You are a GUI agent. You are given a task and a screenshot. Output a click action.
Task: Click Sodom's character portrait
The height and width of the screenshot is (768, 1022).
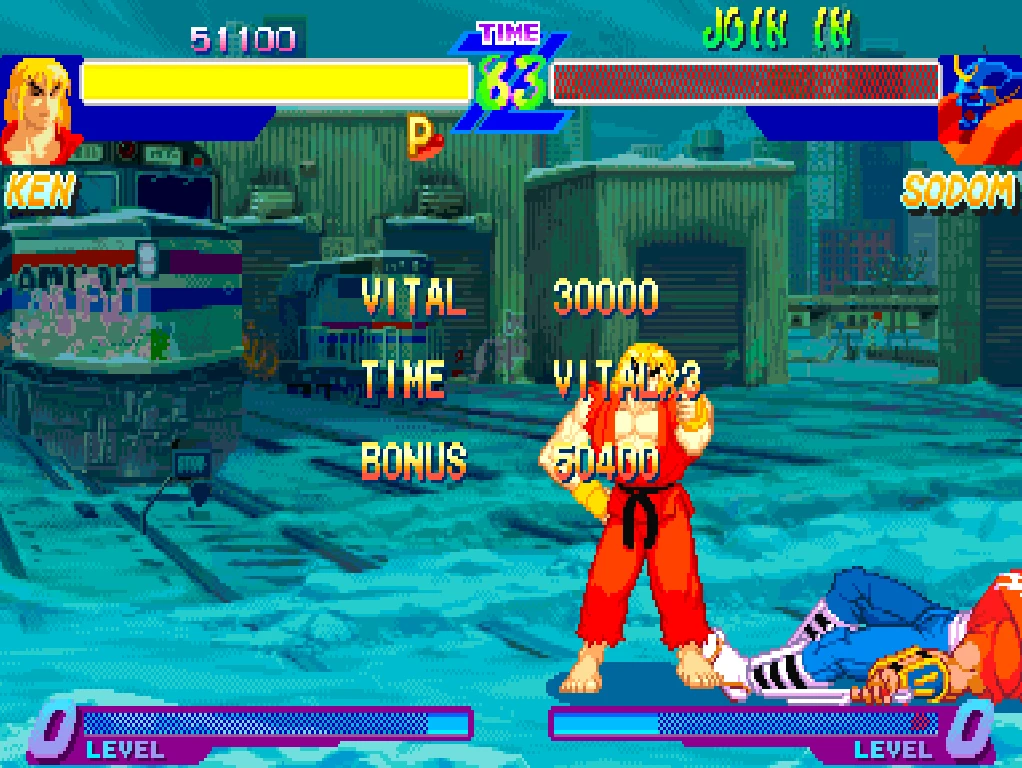[978, 108]
